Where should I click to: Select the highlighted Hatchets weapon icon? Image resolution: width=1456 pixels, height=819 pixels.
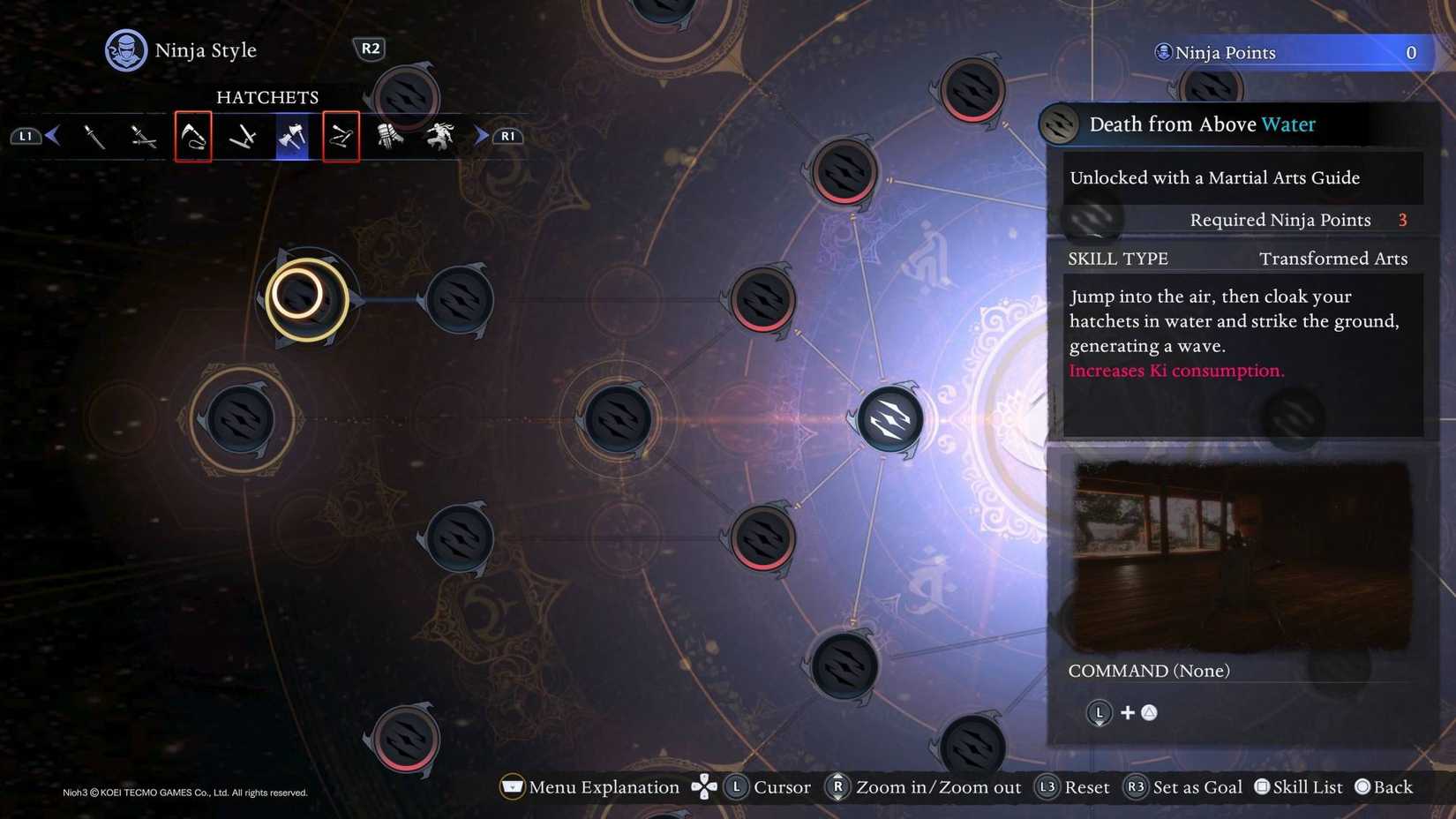291,136
